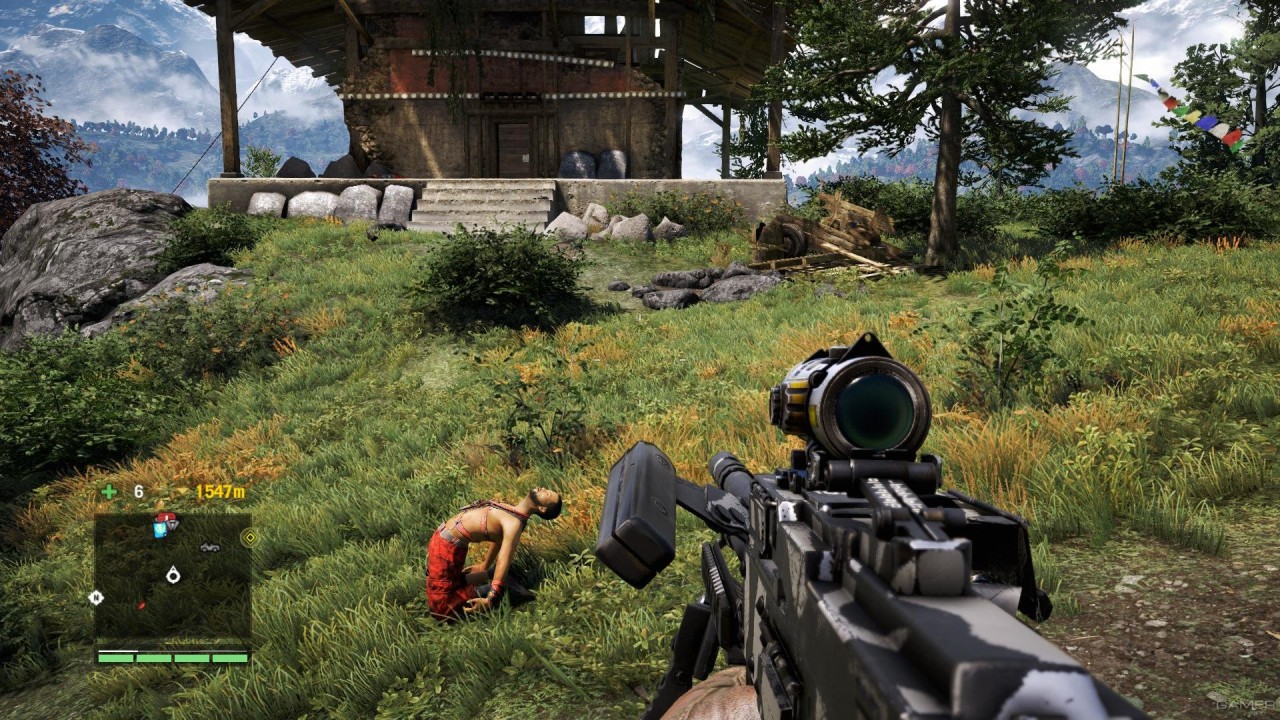The width and height of the screenshot is (1280, 720).
Task: Select the white player arrow on minimap
Action: point(174,574)
